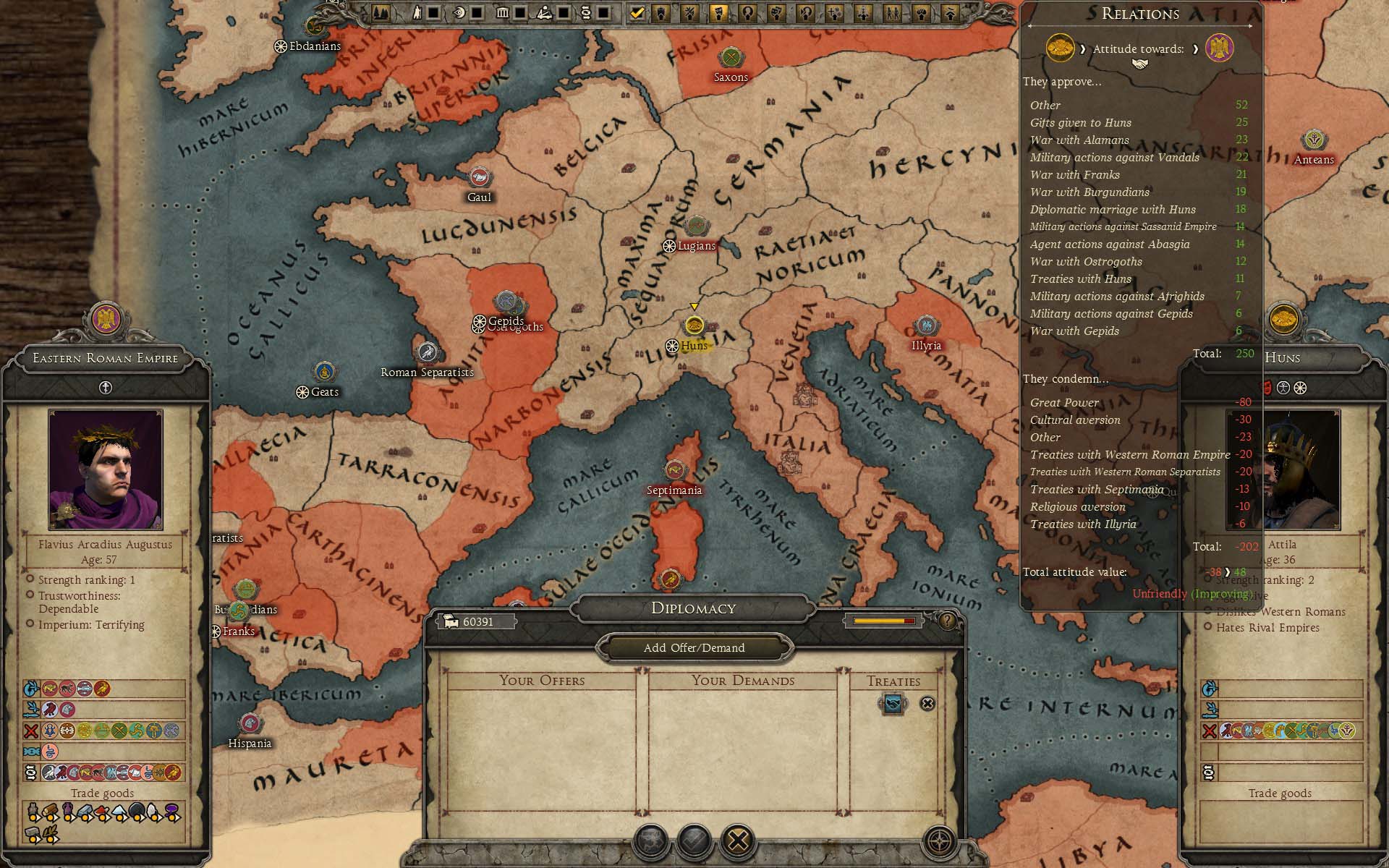Toggle the gold checkmark filter in top bar
The height and width of the screenshot is (868, 1389).
(637, 12)
